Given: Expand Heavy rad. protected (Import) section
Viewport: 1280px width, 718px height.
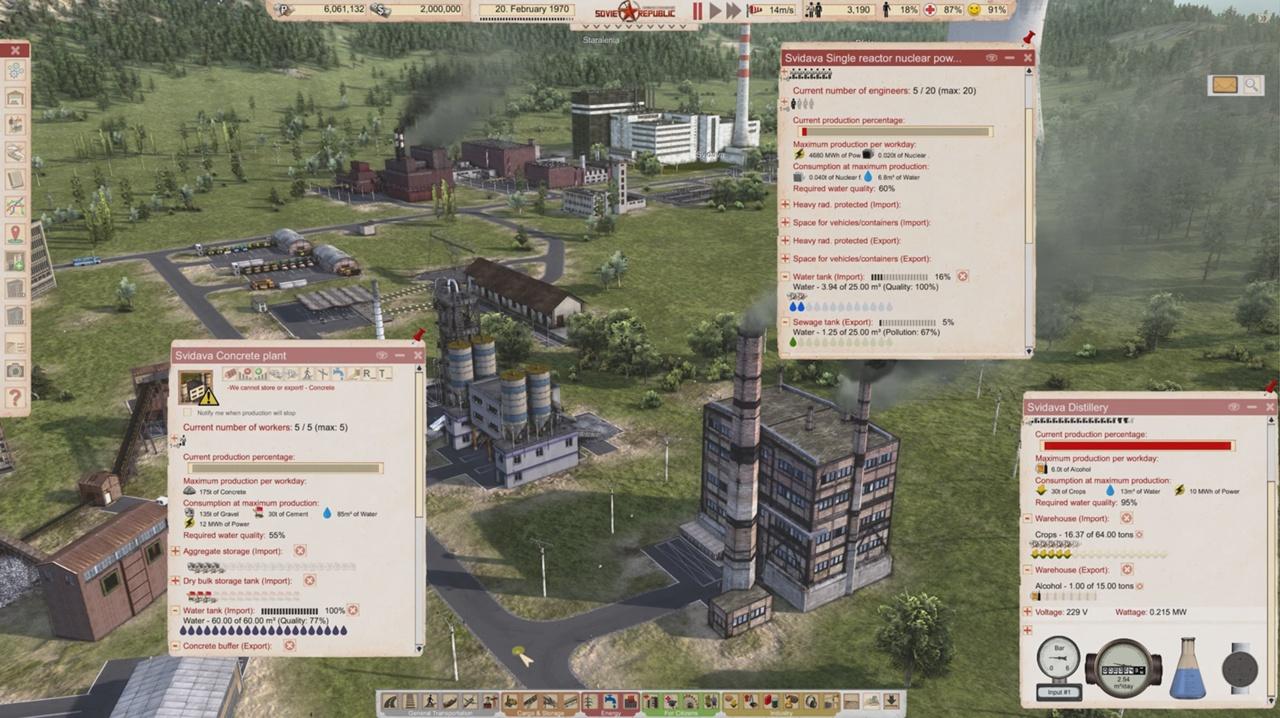Looking at the screenshot, I should tap(786, 205).
